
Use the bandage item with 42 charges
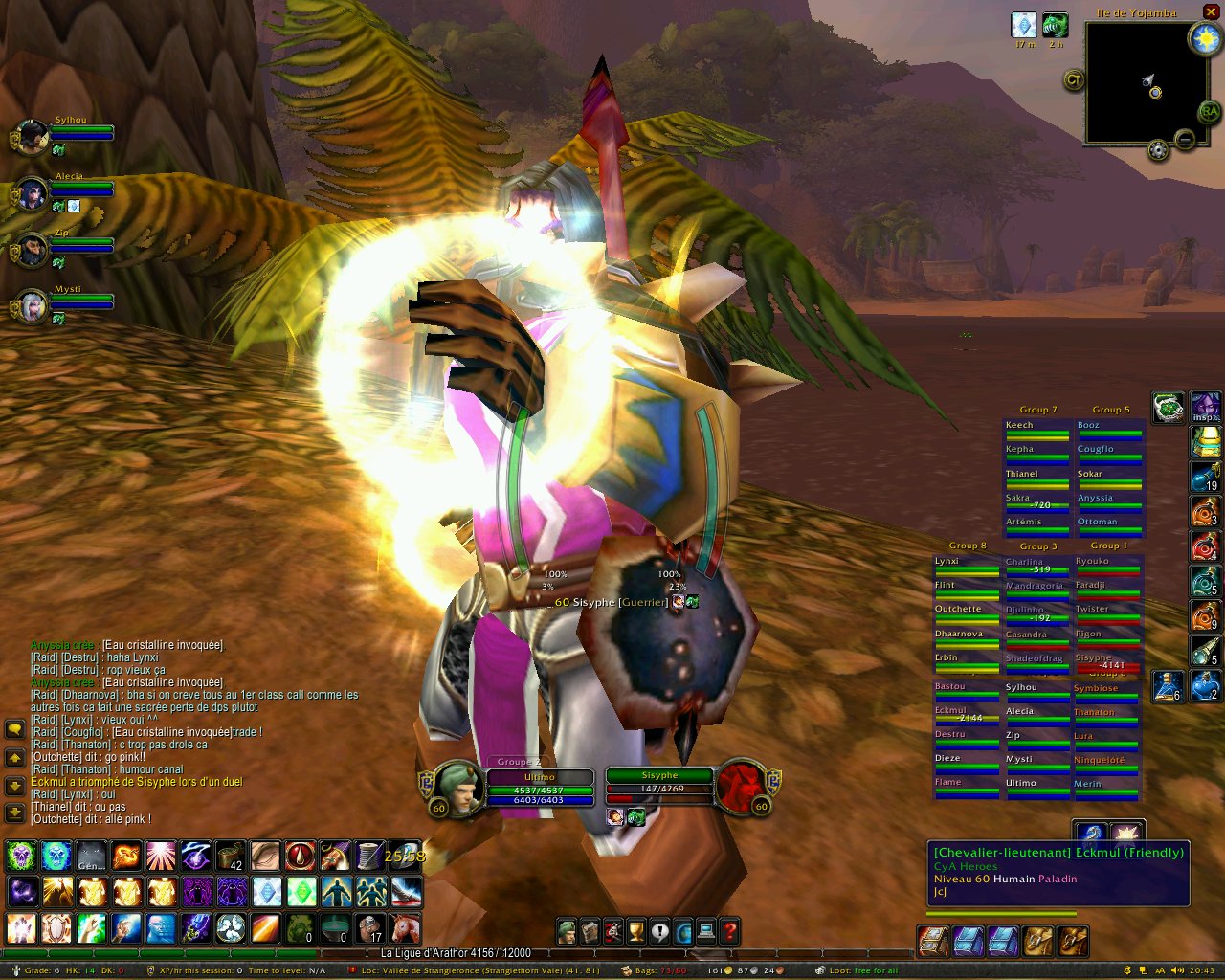[x=231, y=855]
